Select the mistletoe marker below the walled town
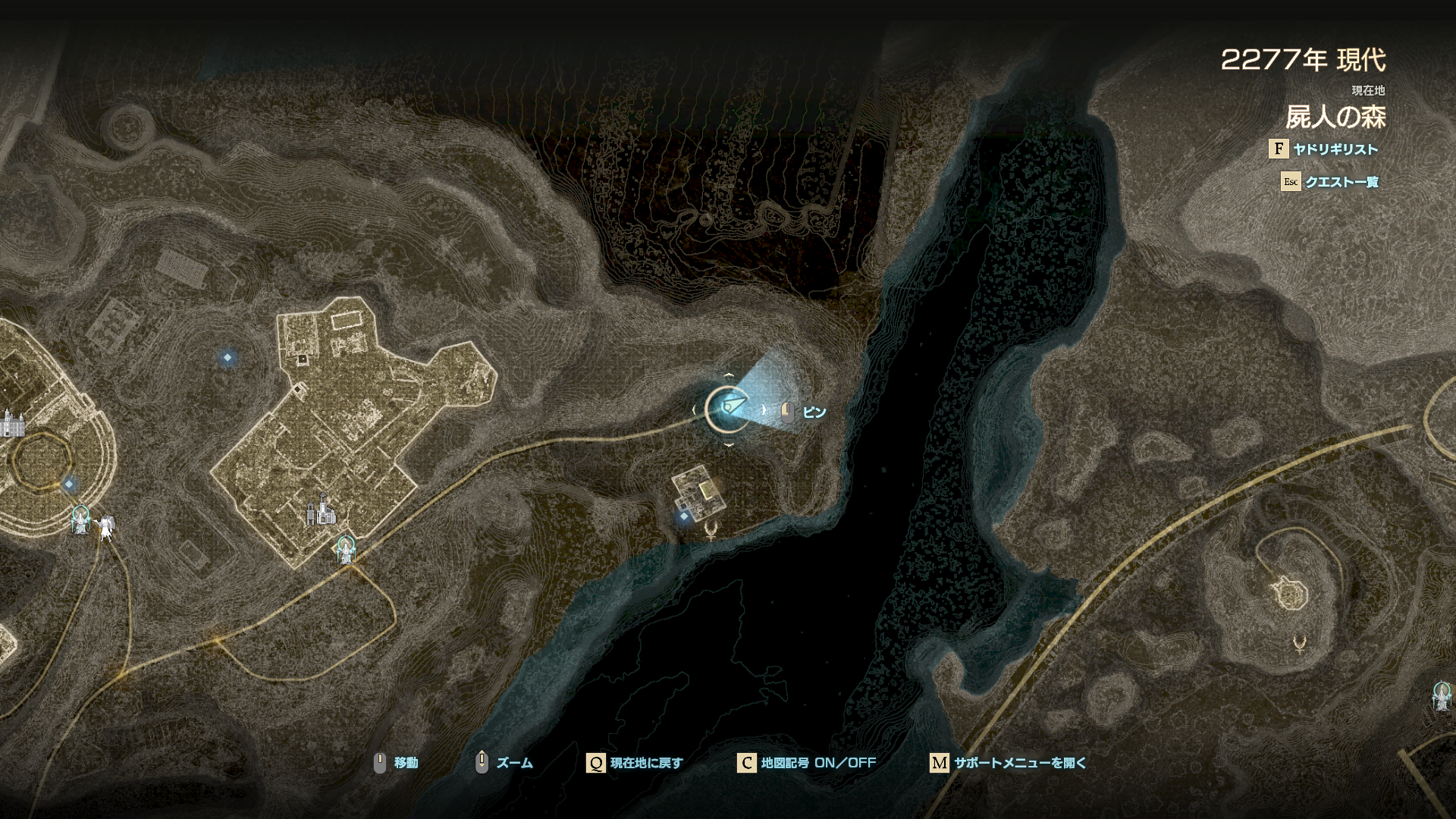This screenshot has width=1456, height=819. point(346,549)
